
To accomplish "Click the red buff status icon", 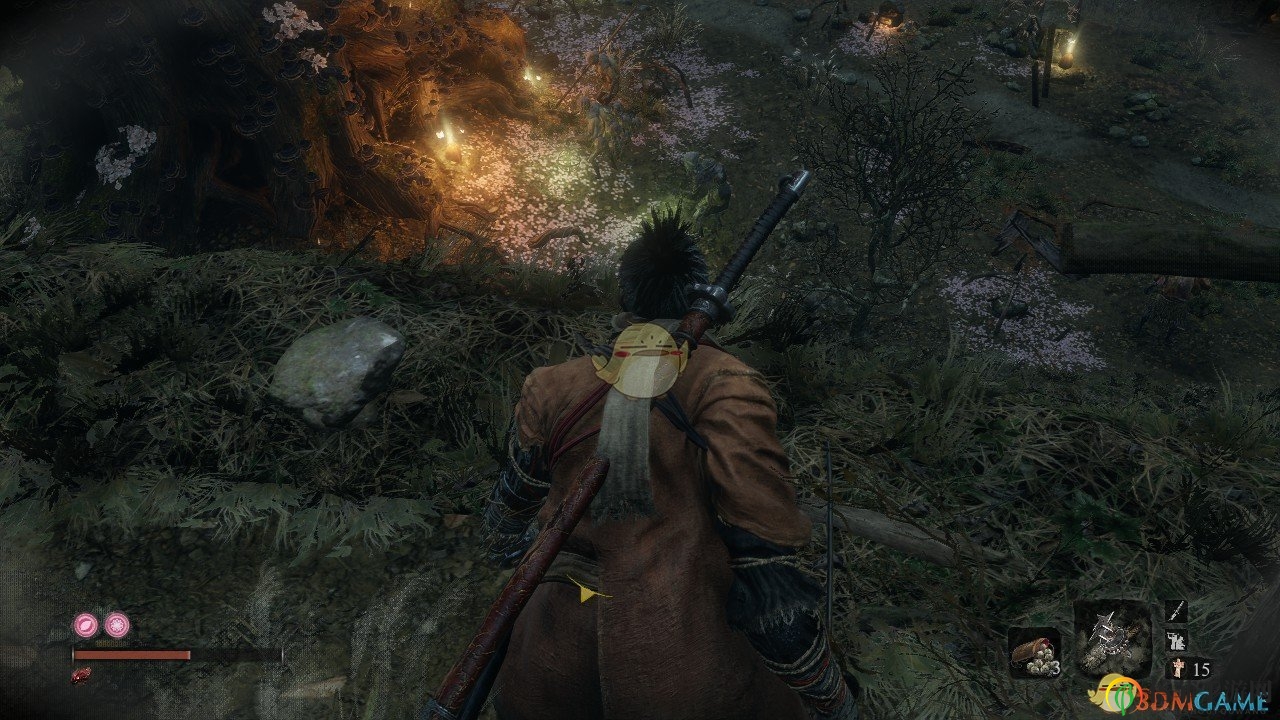I will (82, 675).
